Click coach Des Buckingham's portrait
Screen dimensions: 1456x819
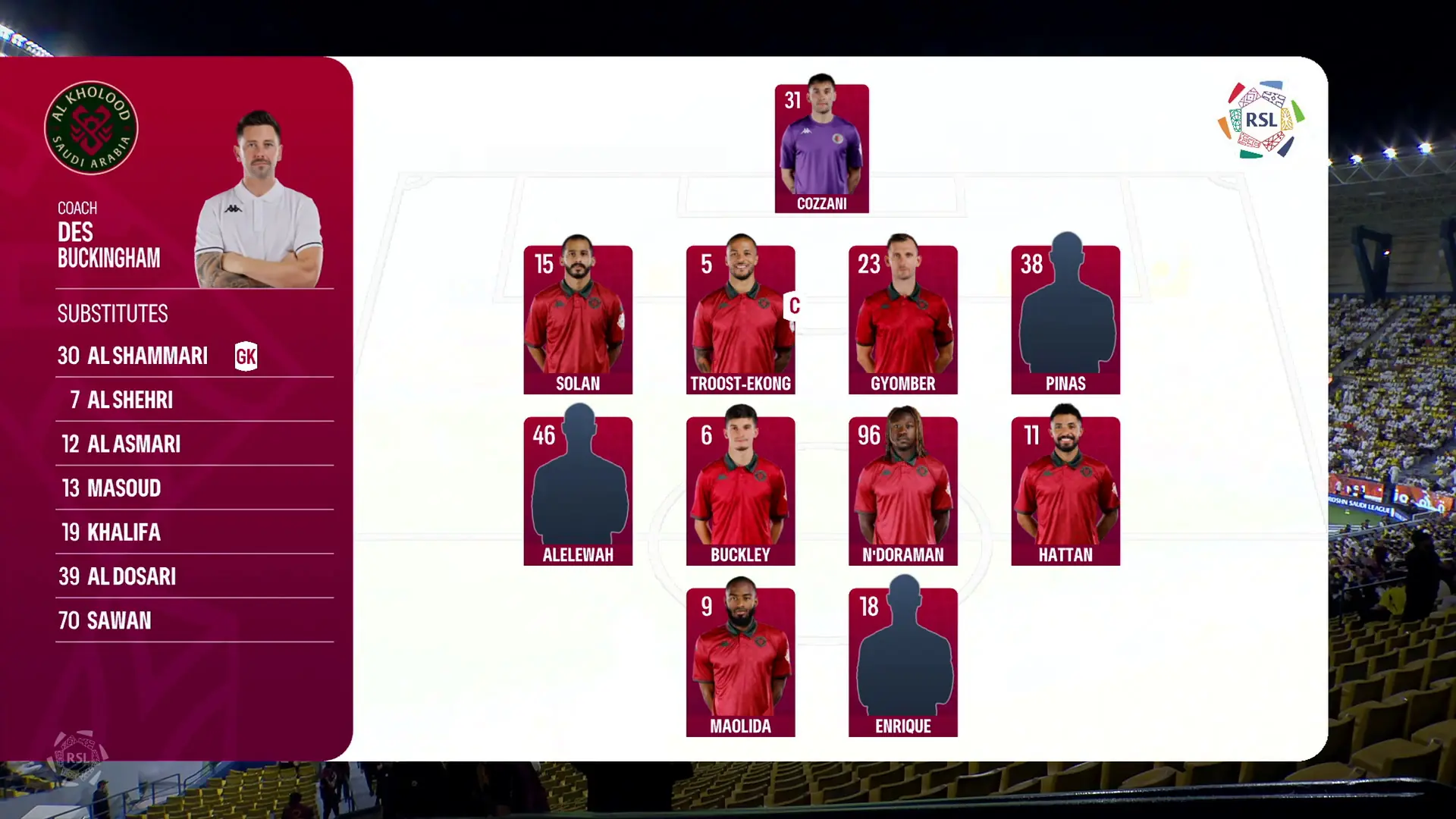click(259, 201)
